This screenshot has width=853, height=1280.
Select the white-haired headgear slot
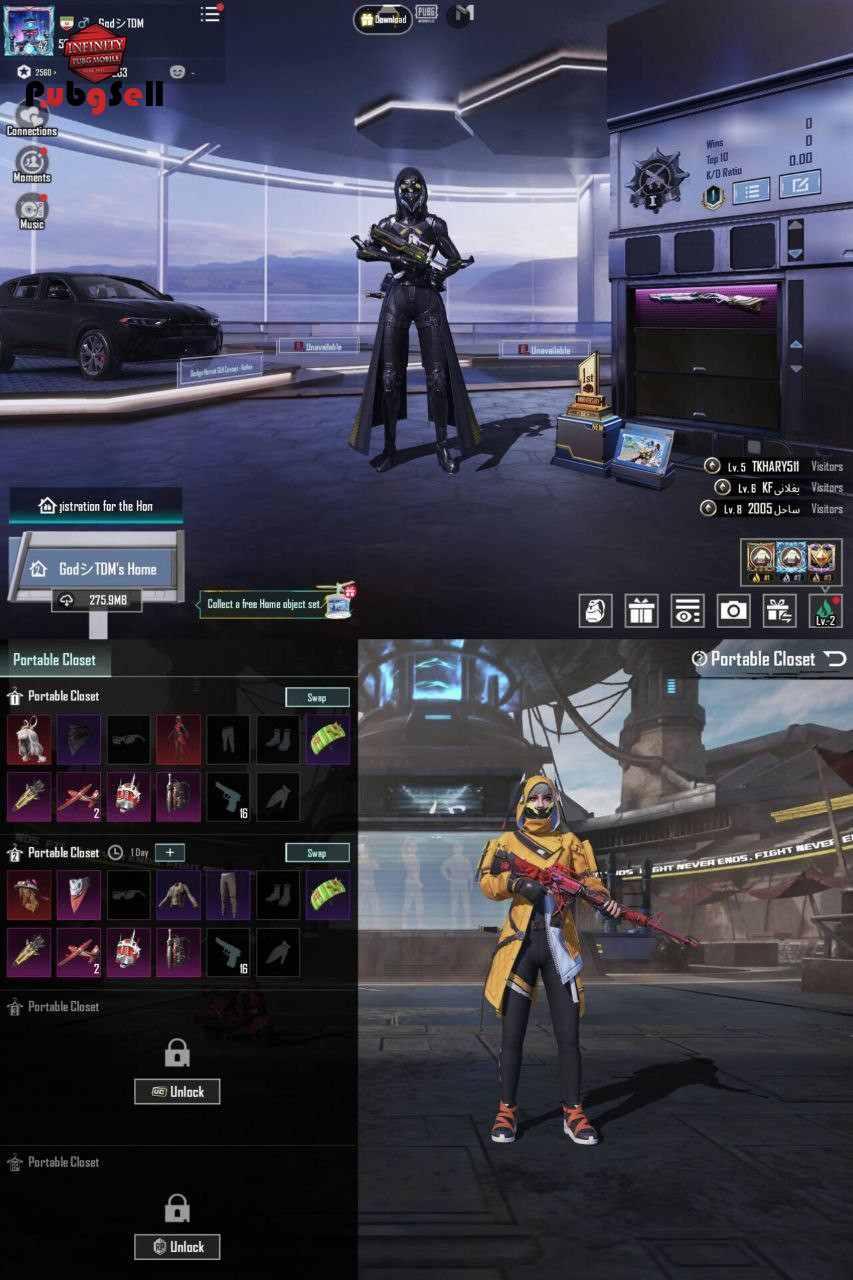coord(29,739)
